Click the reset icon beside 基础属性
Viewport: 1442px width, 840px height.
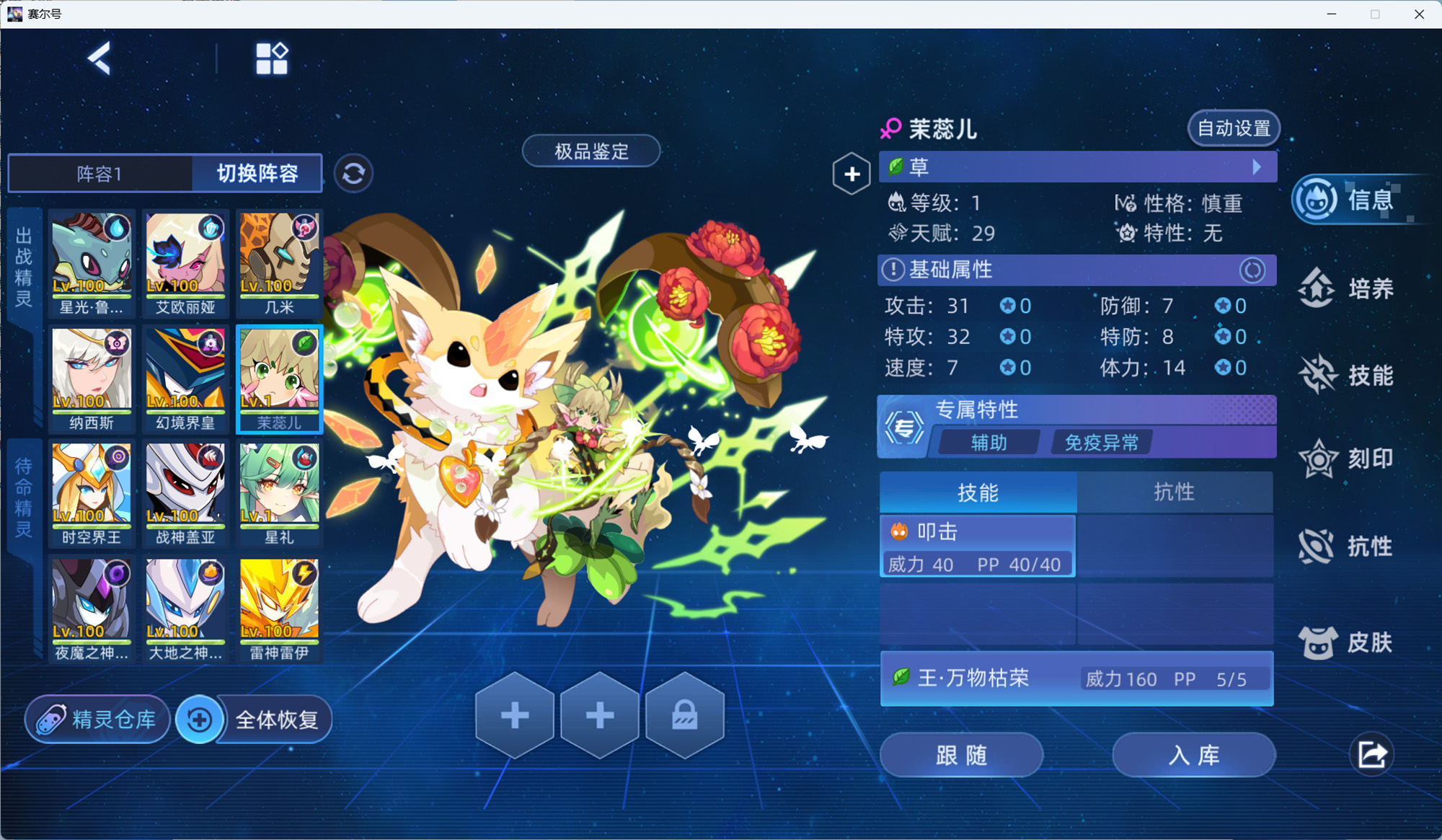tap(1252, 270)
